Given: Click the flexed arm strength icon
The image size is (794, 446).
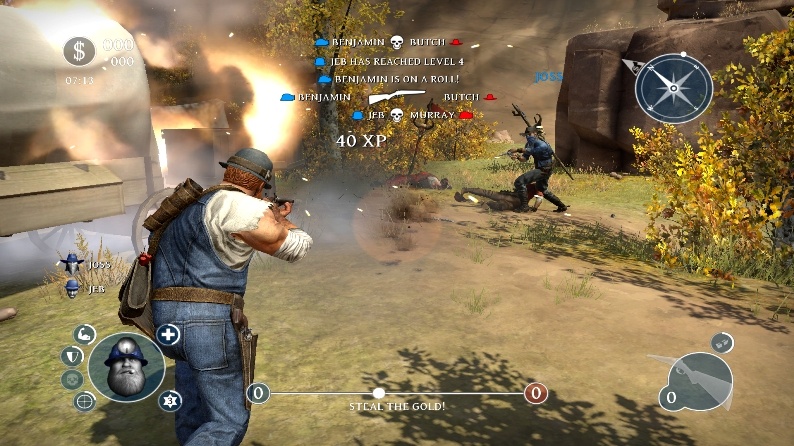Looking at the screenshot, I should [85, 333].
